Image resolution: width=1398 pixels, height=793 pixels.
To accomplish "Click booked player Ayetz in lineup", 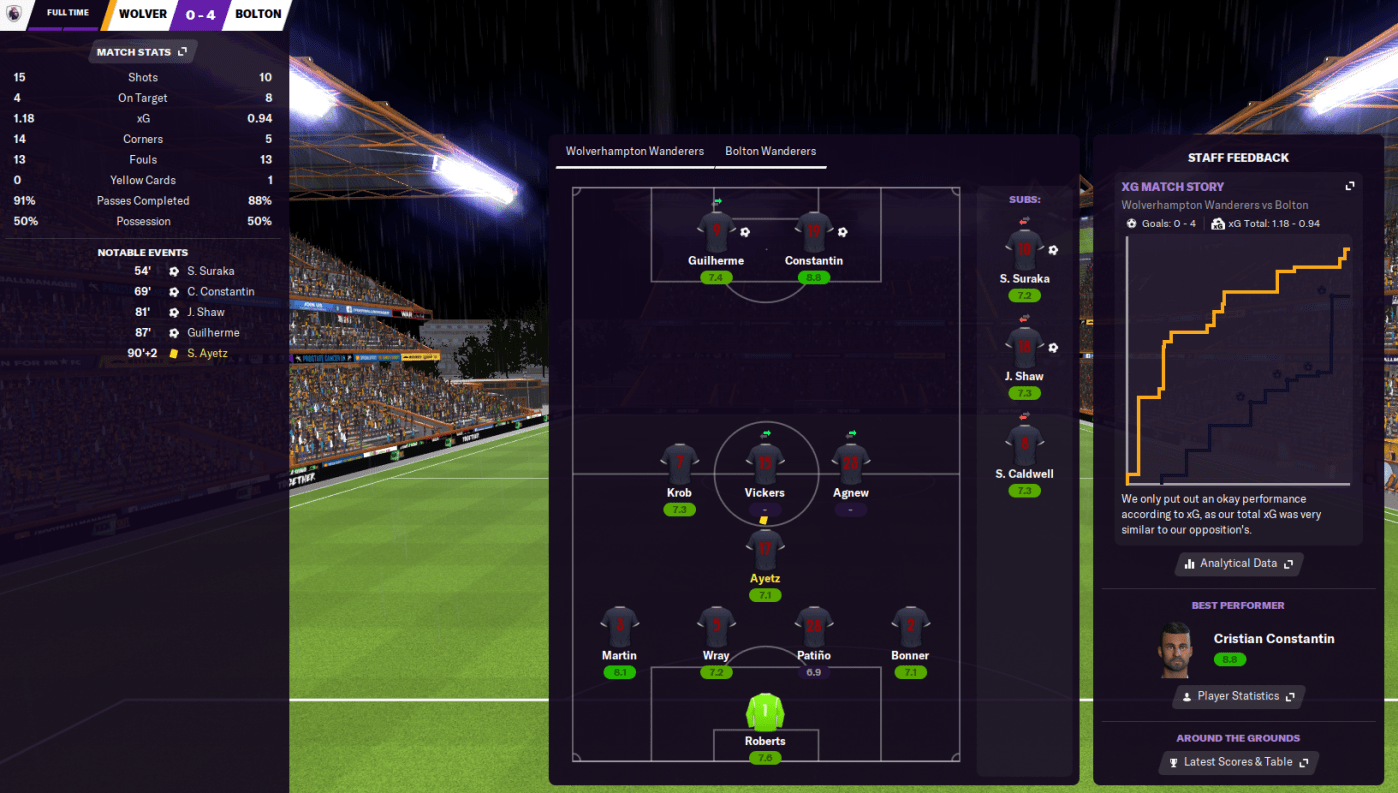I will click(765, 551).
